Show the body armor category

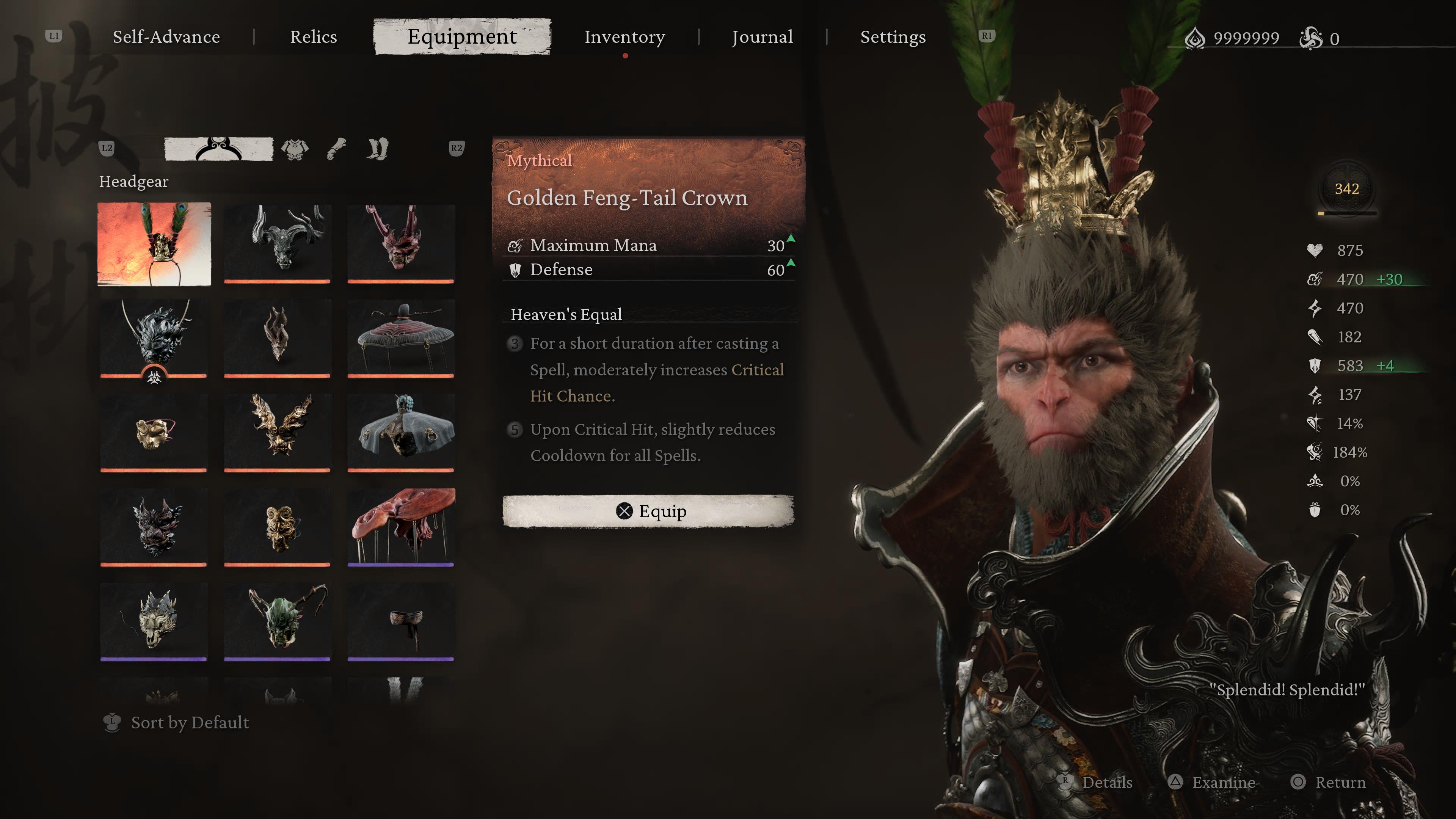(x=295, y=149)
